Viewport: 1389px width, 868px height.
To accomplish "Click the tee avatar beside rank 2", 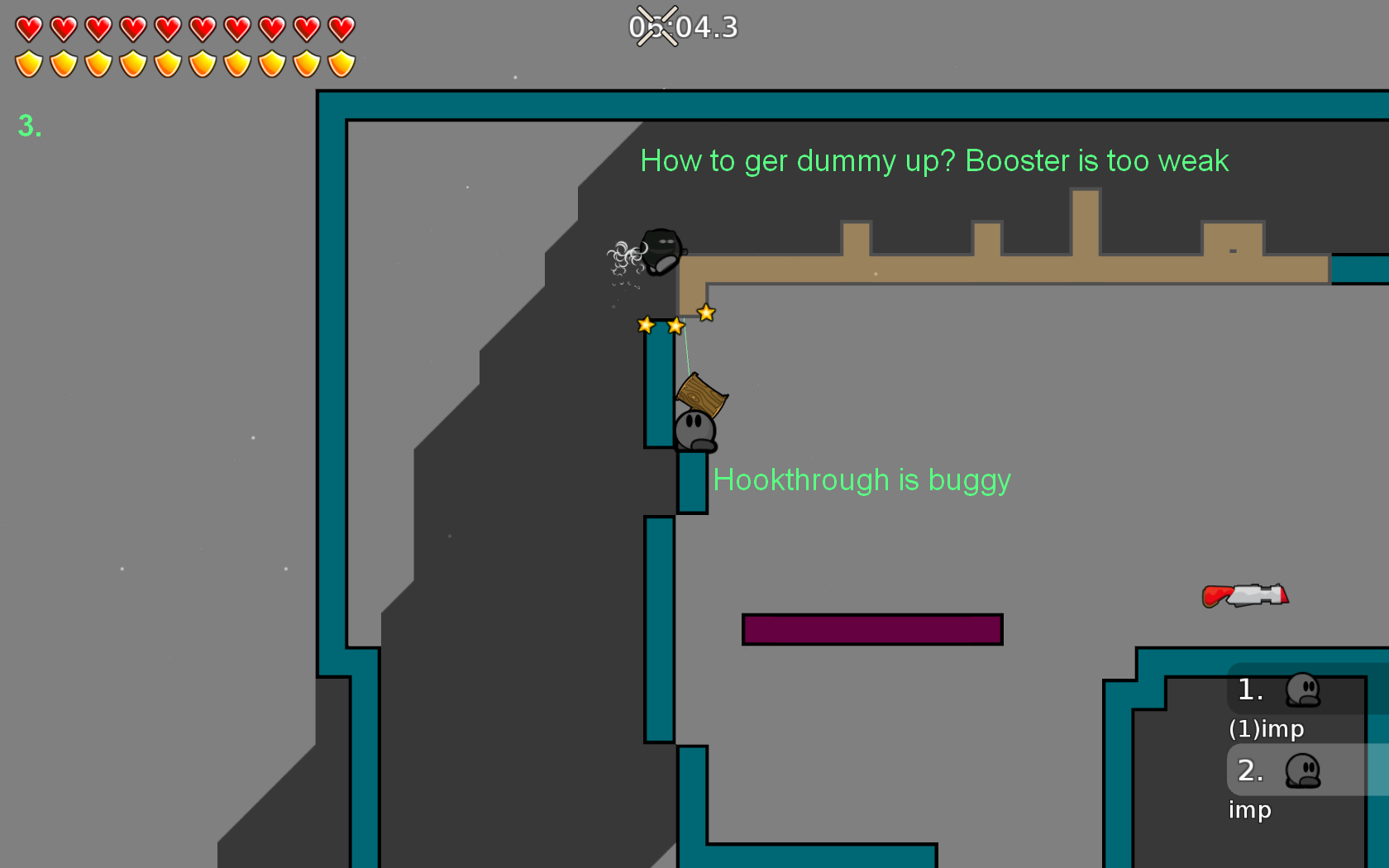I will 1305,771.
